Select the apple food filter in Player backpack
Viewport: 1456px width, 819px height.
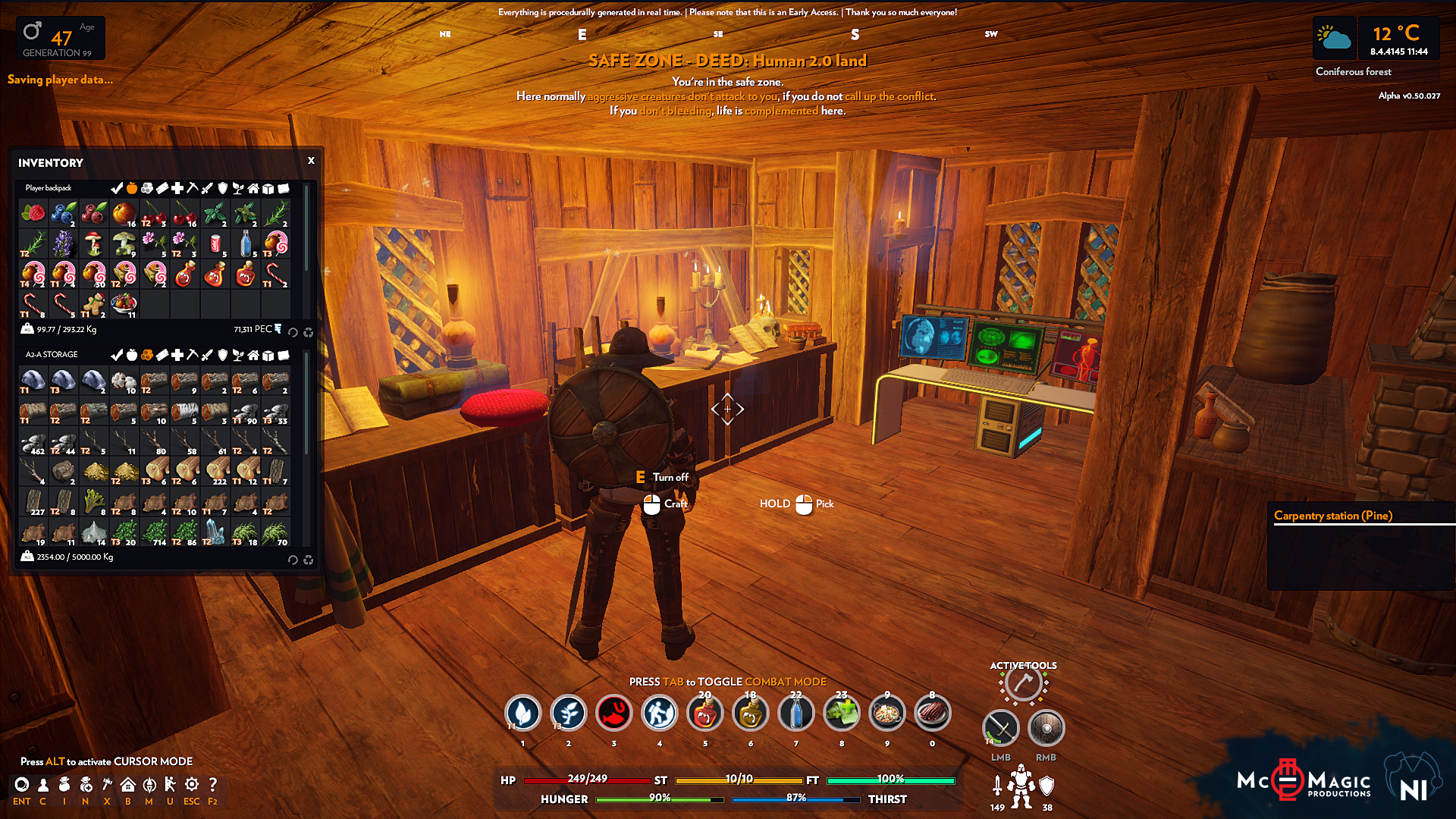pyautogui.click(x=132, y=187)
